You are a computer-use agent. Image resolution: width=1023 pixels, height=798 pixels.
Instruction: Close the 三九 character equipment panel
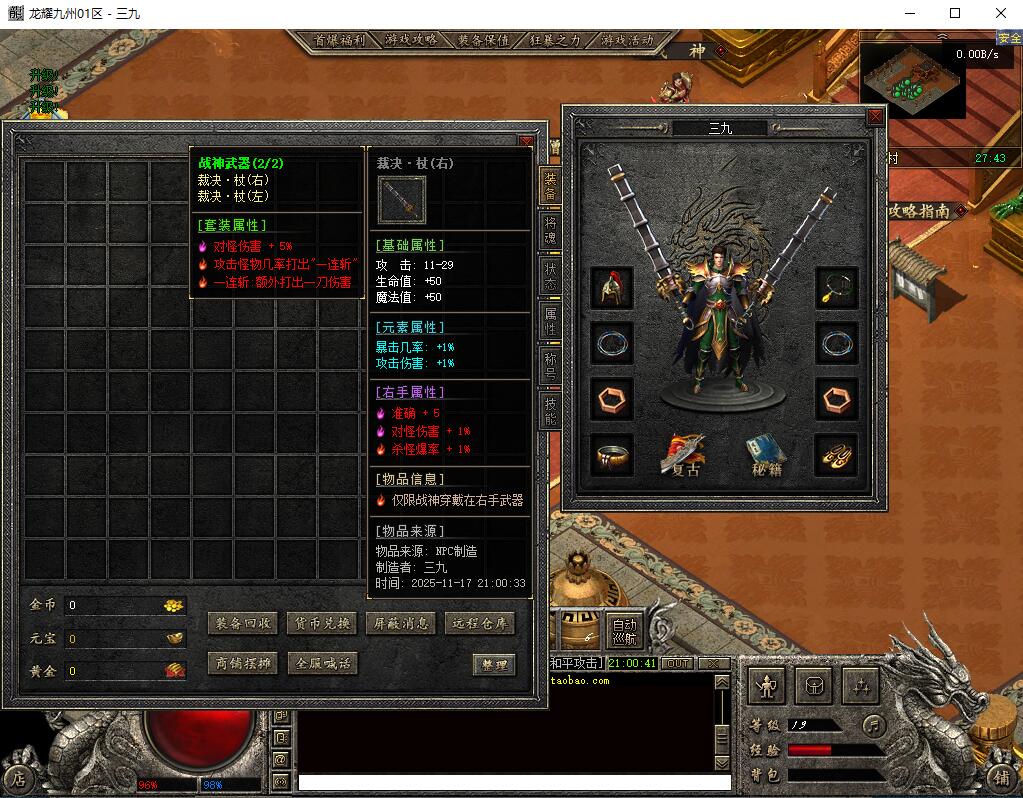pyautogui.click(x=875, y=117)
